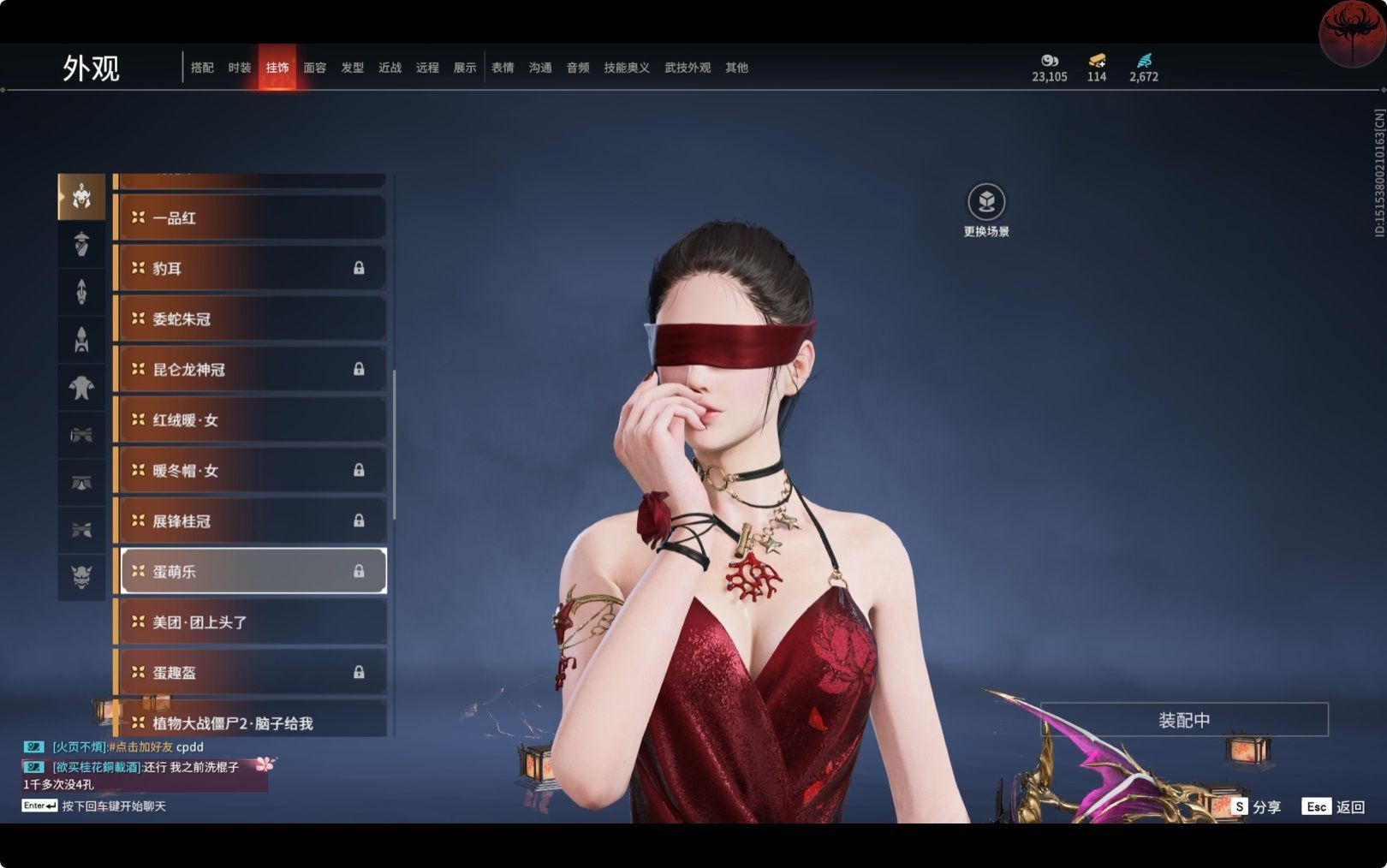Screen dimensions: 1387x868
Task: Select the 蛋趣盔 list row
Action: coord(250,673)
